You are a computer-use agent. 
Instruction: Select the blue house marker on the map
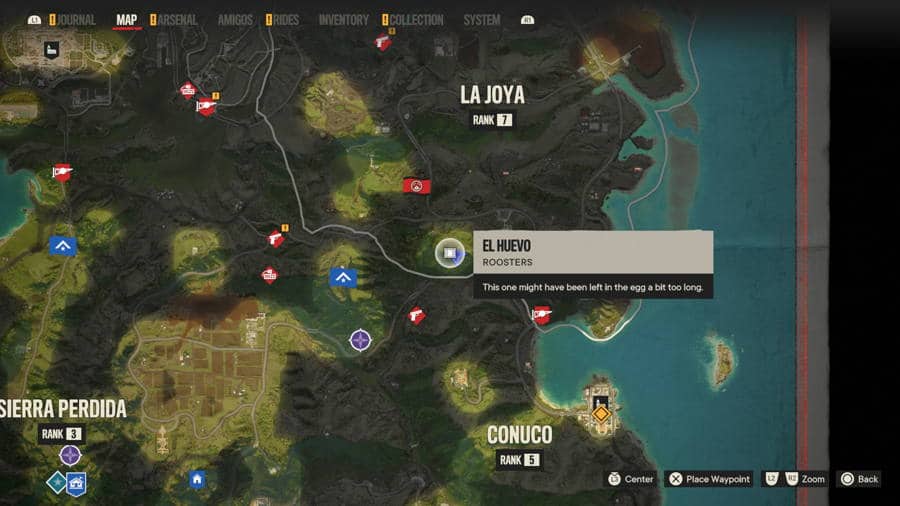tap(197, 480)
